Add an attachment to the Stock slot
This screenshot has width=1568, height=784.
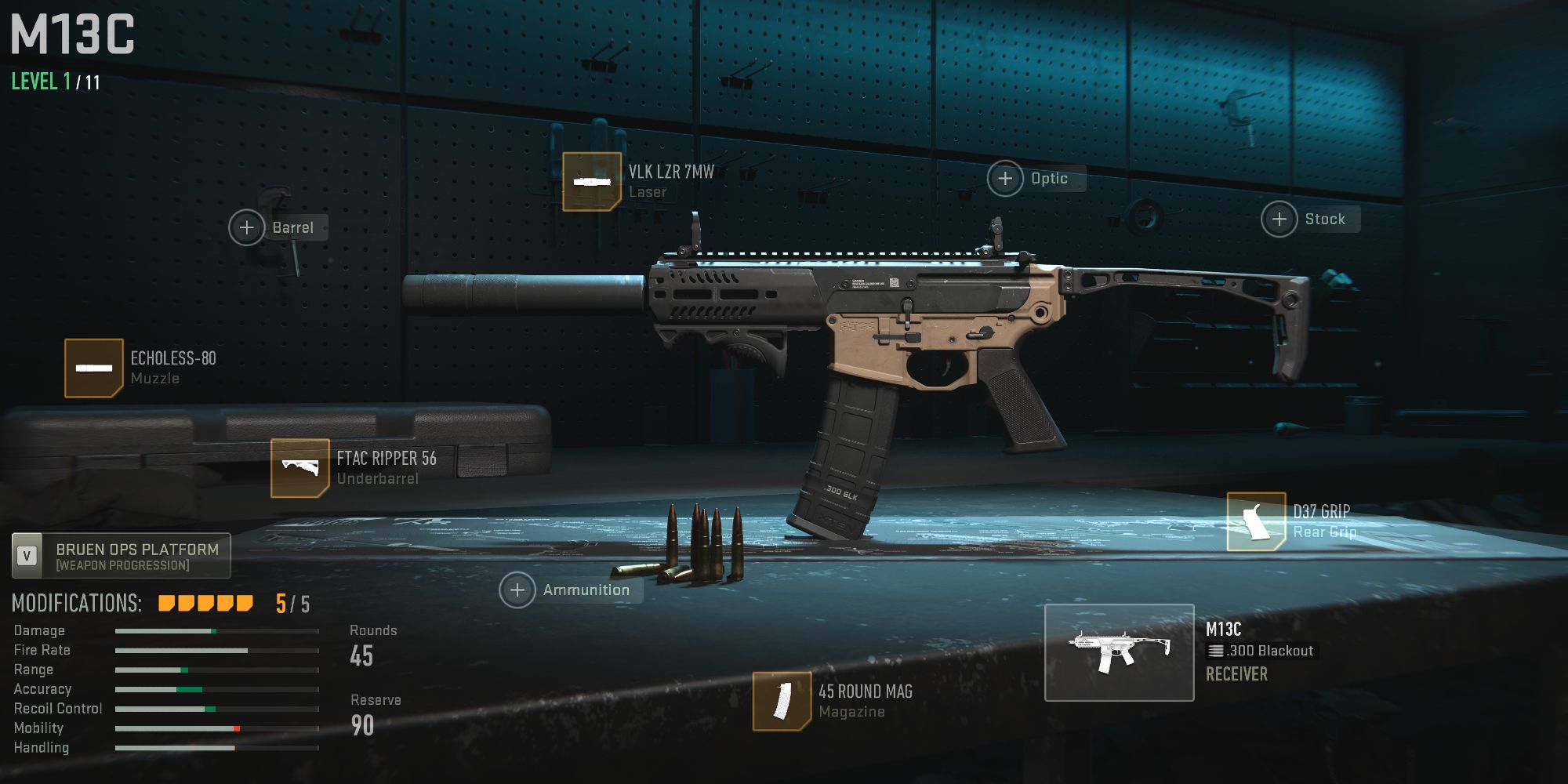[x=1279, y=219]
